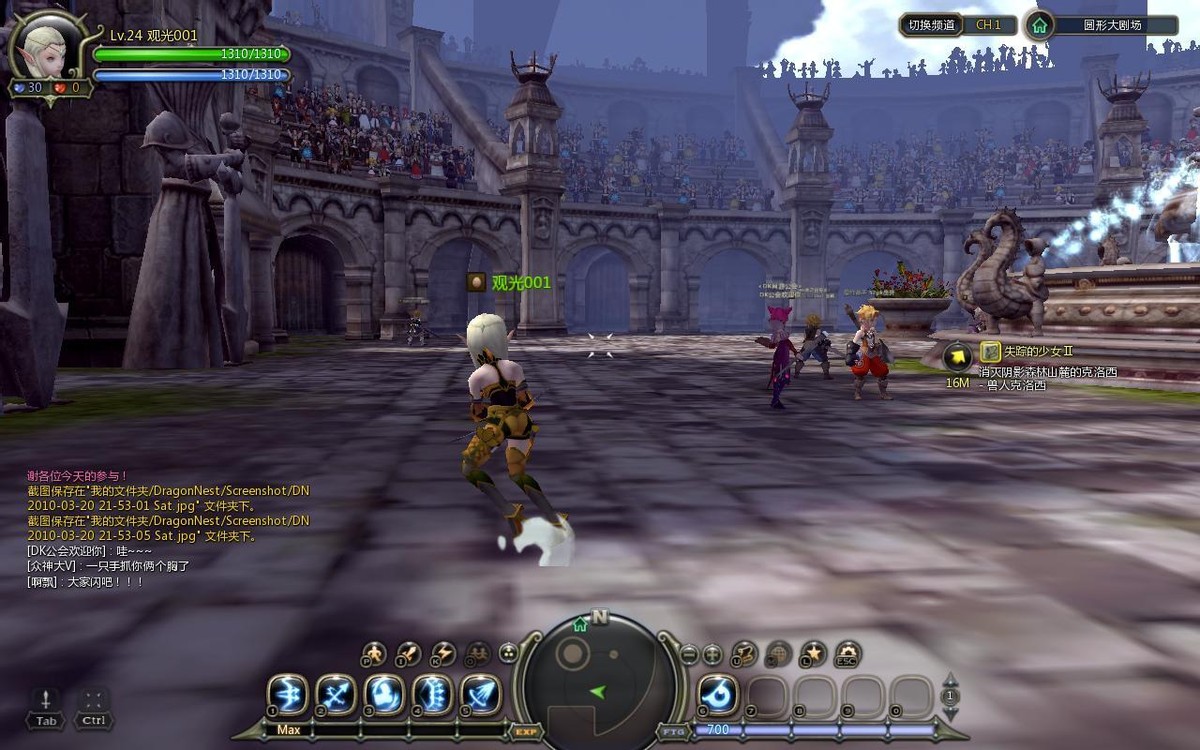
Task: Activate the skill in hotbar slot 1
Action: point(287,694)
